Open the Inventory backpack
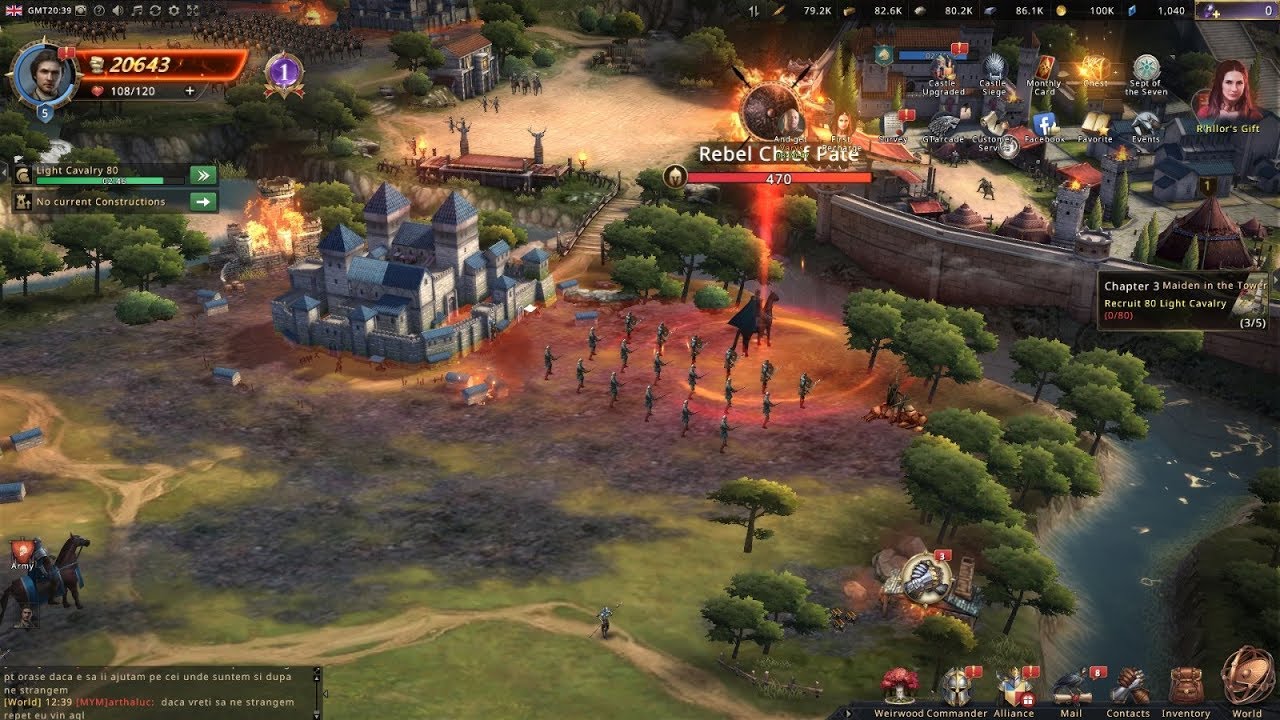Screen dimensions: 1280x720 1186,686
